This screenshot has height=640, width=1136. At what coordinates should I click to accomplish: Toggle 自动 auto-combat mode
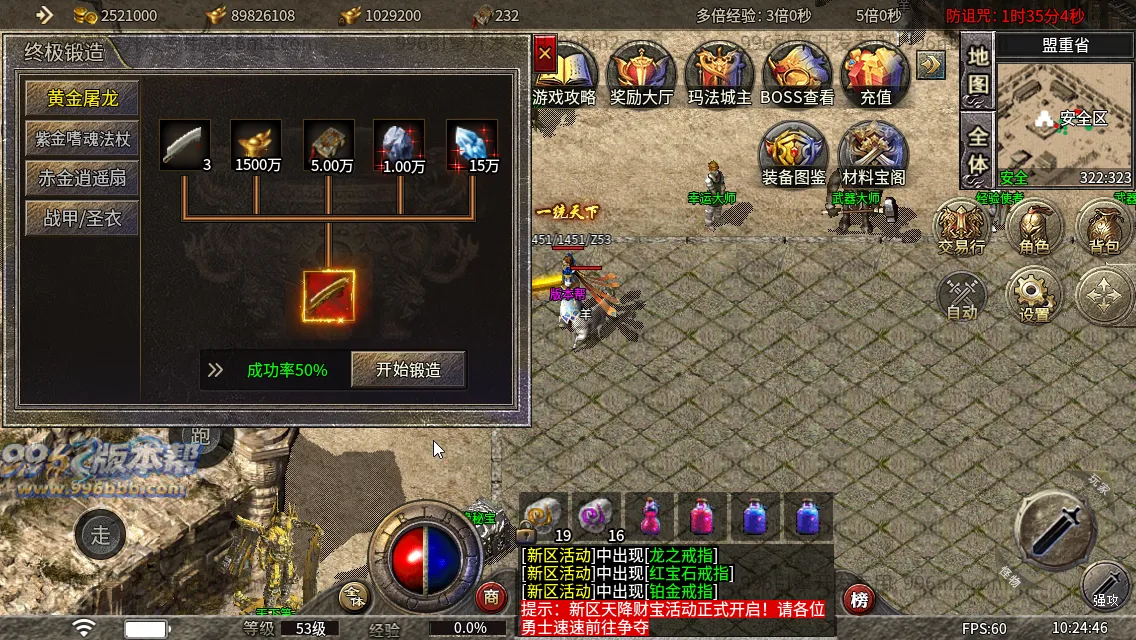[962, 296]
